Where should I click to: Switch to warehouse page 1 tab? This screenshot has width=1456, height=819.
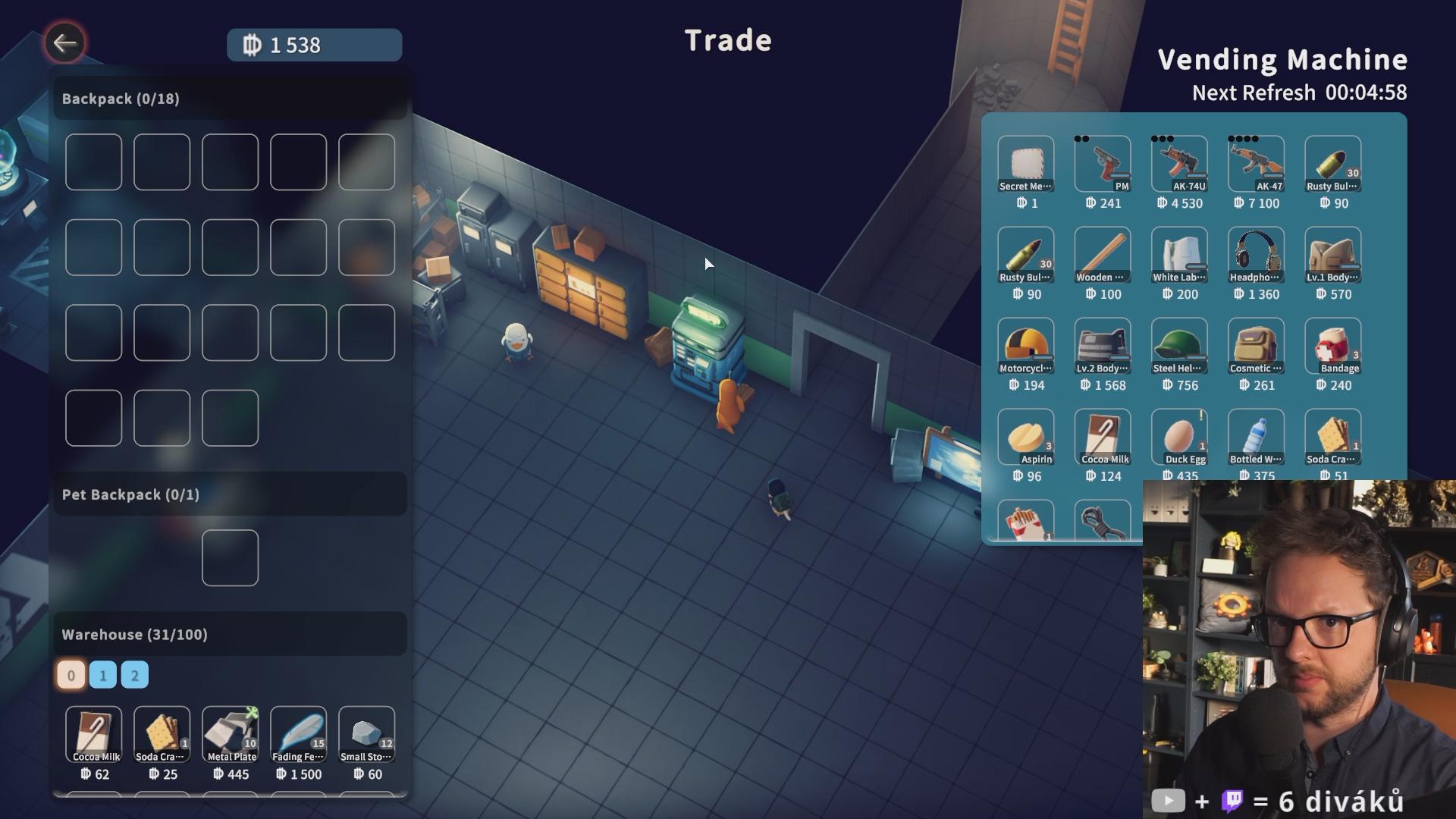pos(103,675)
